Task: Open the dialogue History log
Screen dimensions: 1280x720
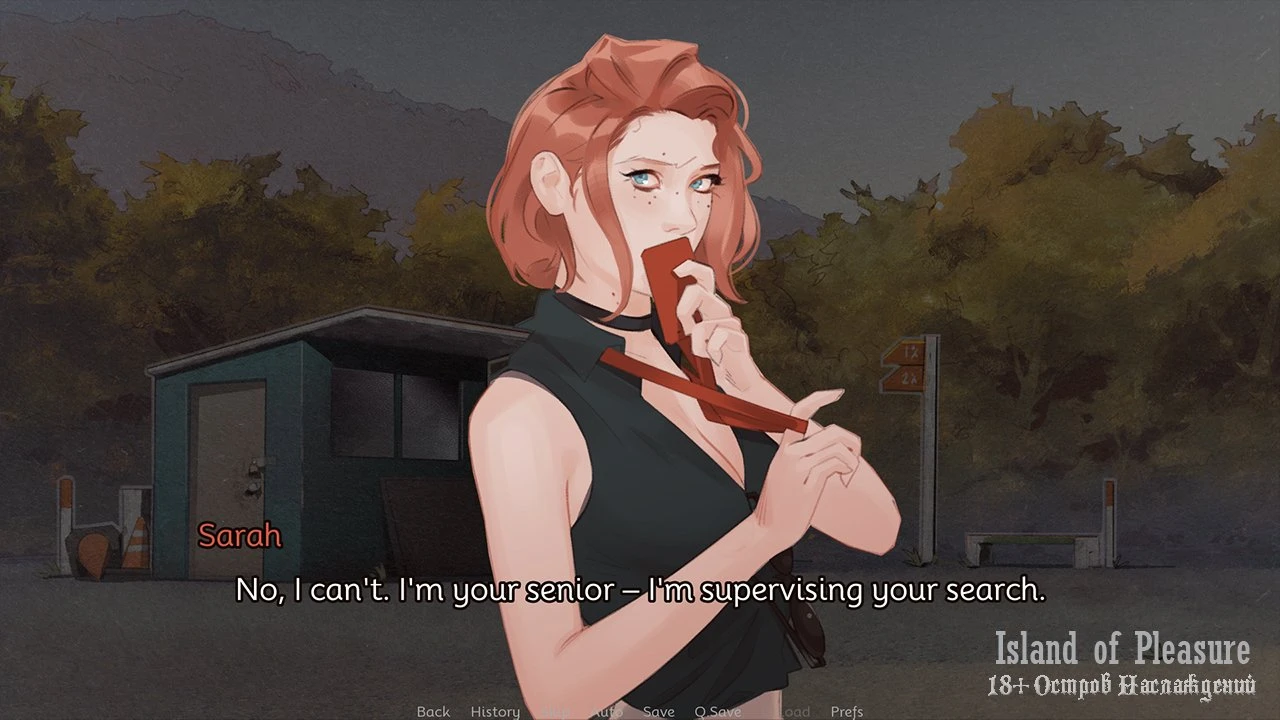Action: click(495, 711)
